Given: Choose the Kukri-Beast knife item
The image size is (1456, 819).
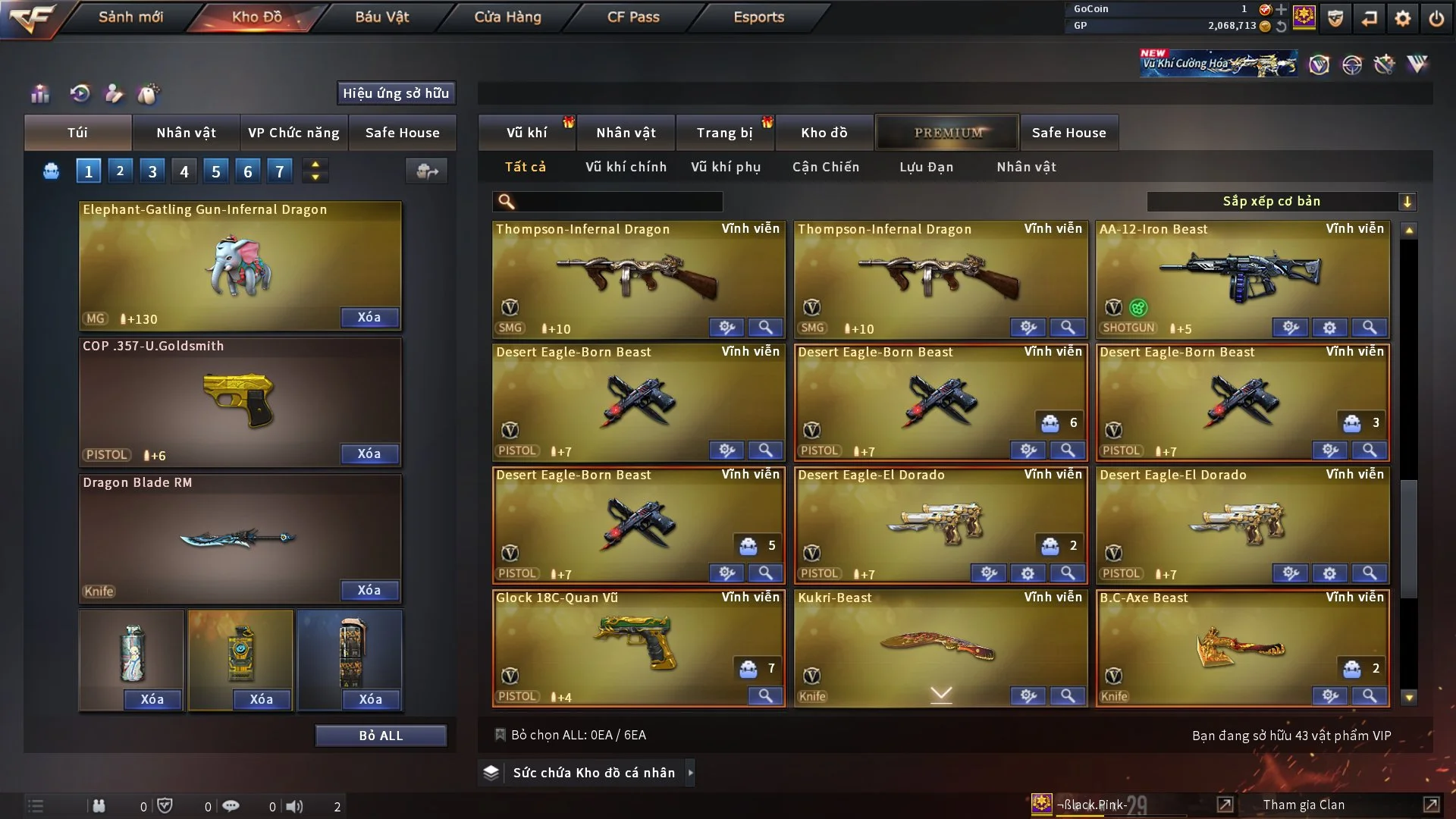Looking at the screenshot, I should [939, 645].
